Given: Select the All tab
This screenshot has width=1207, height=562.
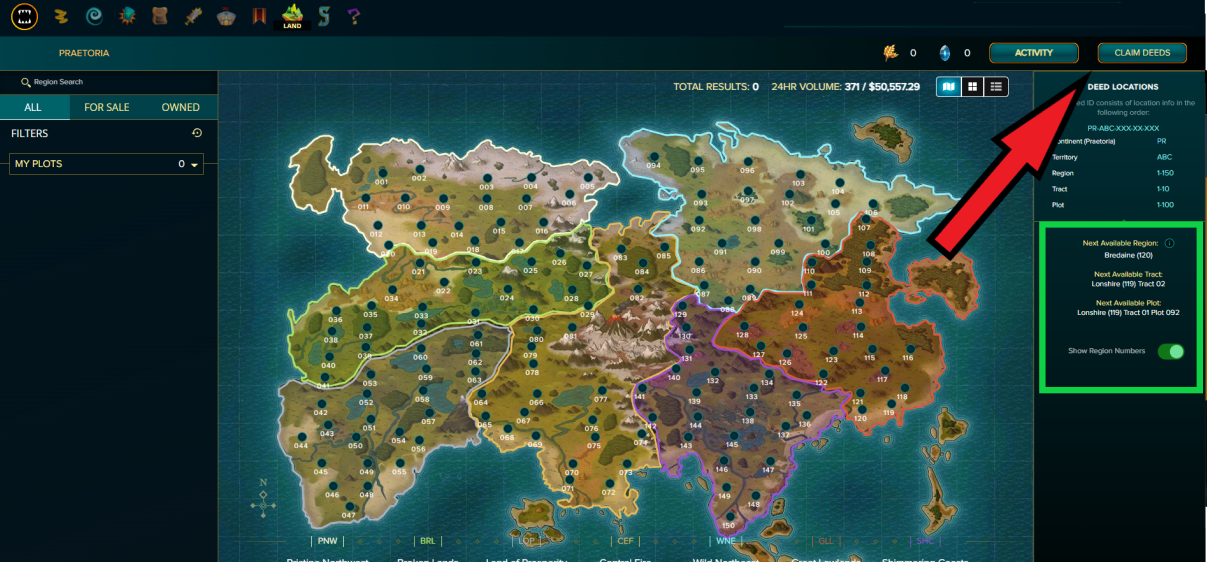Looking at the screenshot, I should click(x=33, y=107).
